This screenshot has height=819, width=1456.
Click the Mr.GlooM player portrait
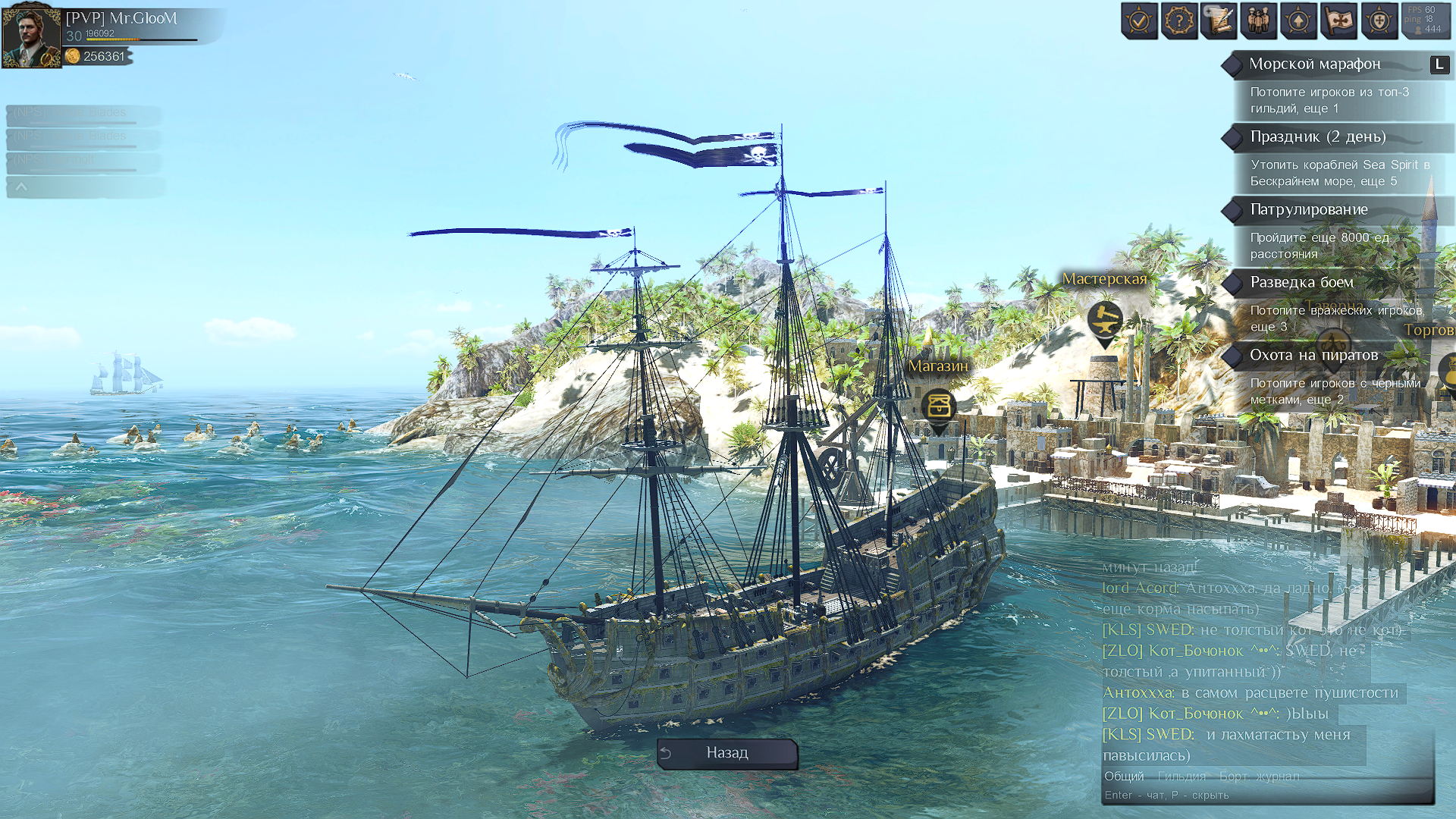(x=31, y=36)
